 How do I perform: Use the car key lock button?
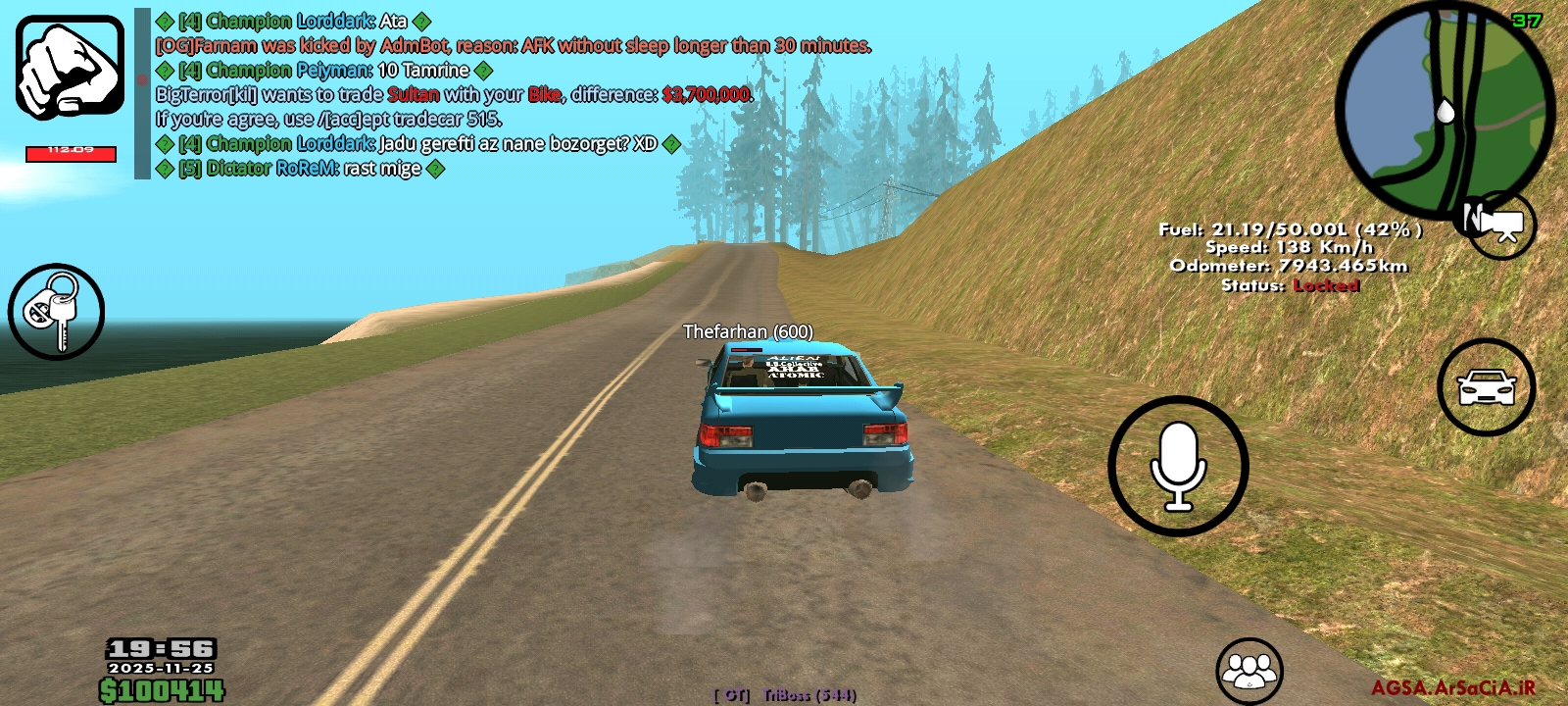(x=56, y=312)
